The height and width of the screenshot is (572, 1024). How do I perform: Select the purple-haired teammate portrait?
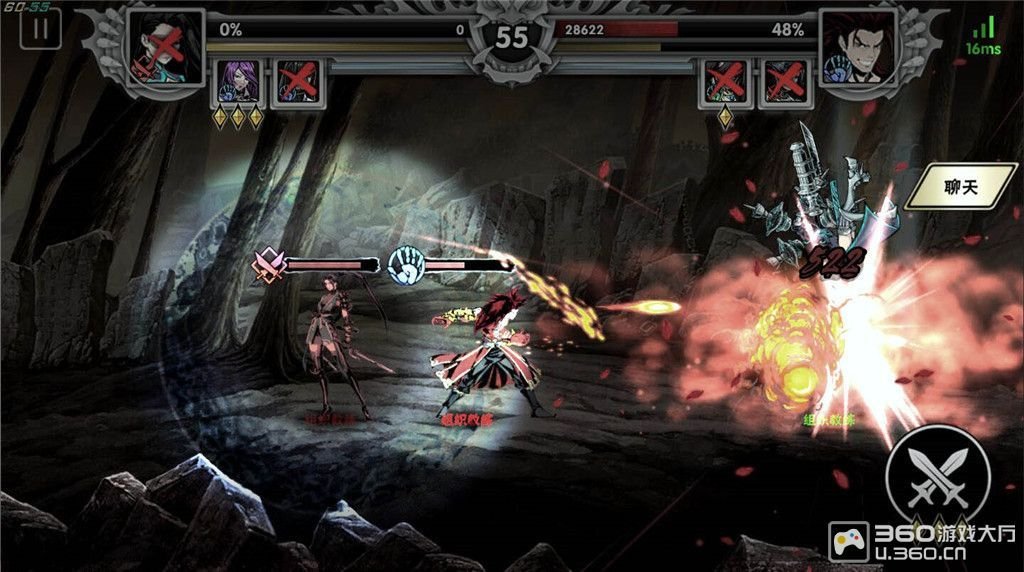pos(239,80)
